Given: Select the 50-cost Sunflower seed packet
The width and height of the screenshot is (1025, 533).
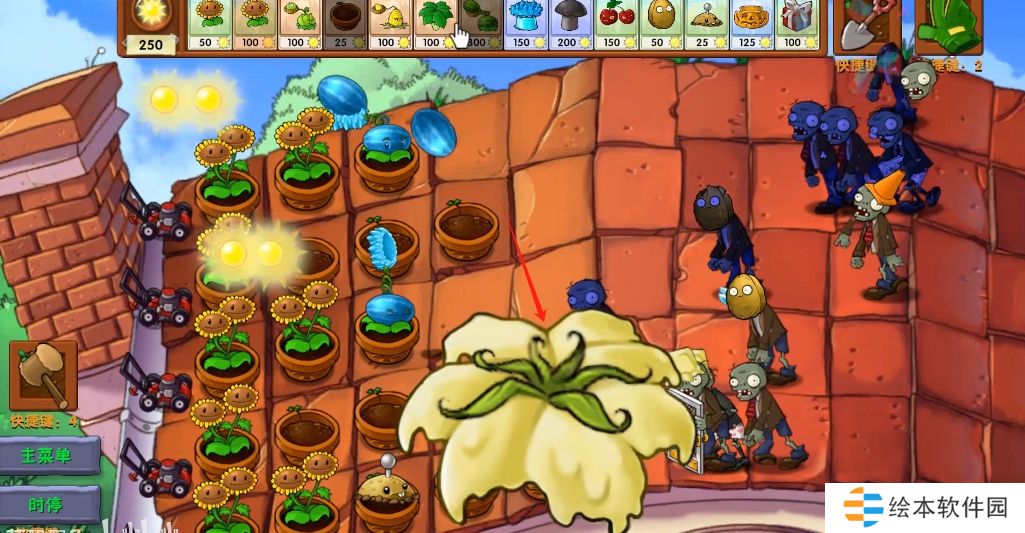Looking at the screenshot, I should [210, 24].
